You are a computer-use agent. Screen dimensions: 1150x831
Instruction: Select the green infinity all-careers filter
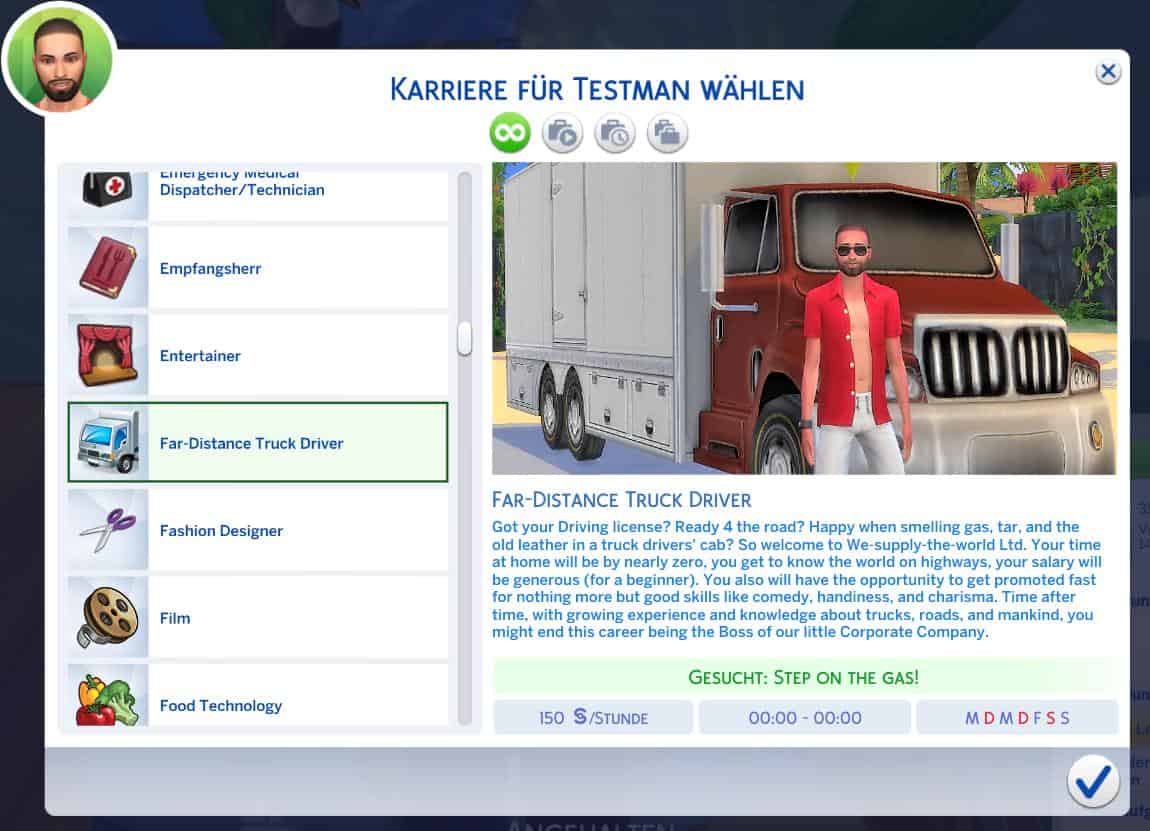(x=510, y=133)
